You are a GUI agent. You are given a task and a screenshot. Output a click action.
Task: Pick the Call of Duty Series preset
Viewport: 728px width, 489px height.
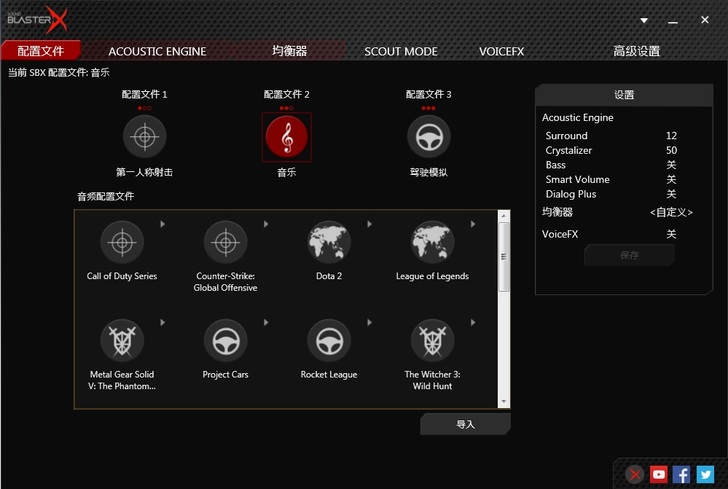(122, 243)
